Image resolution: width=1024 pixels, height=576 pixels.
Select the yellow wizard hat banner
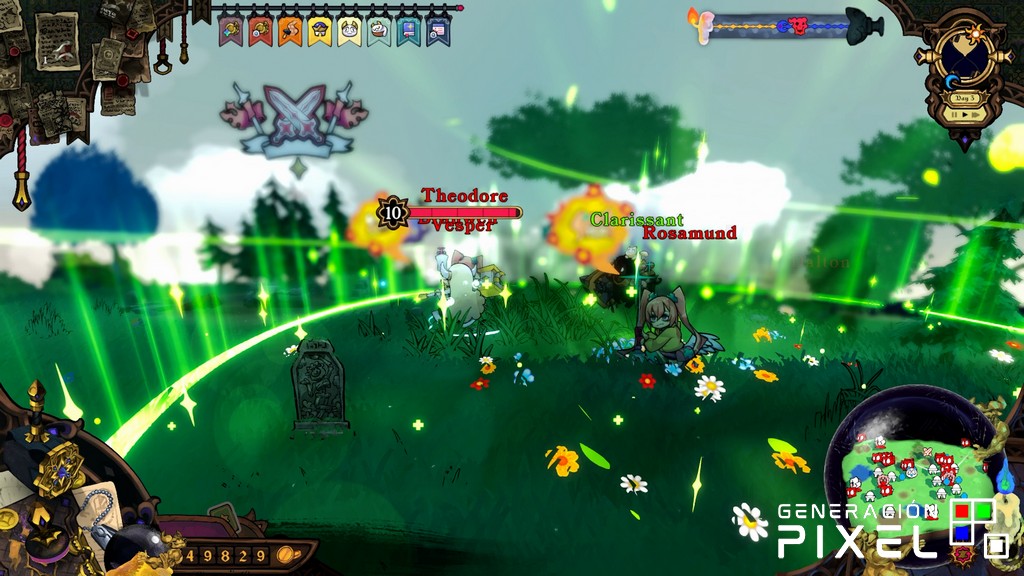pyautogui.click(x=320, y=31)
